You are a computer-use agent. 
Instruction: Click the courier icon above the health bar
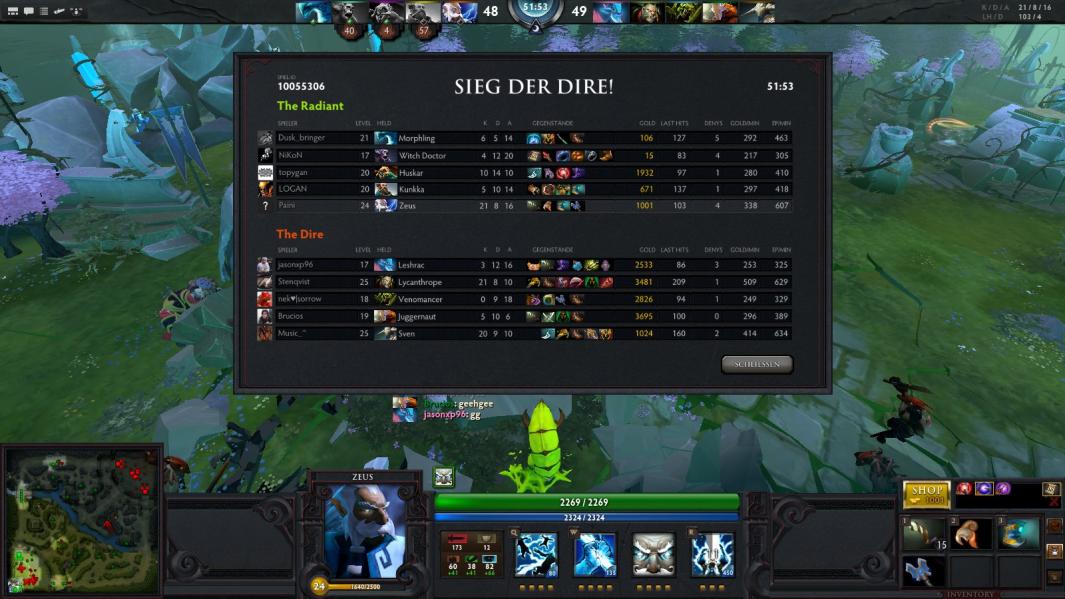[443, 478]
